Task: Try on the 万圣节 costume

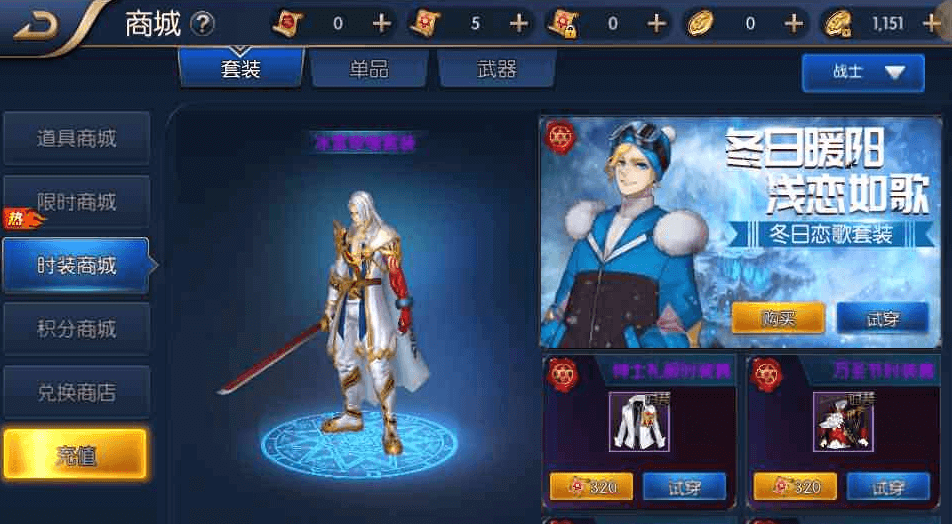Action: click(x=887, y=487)
